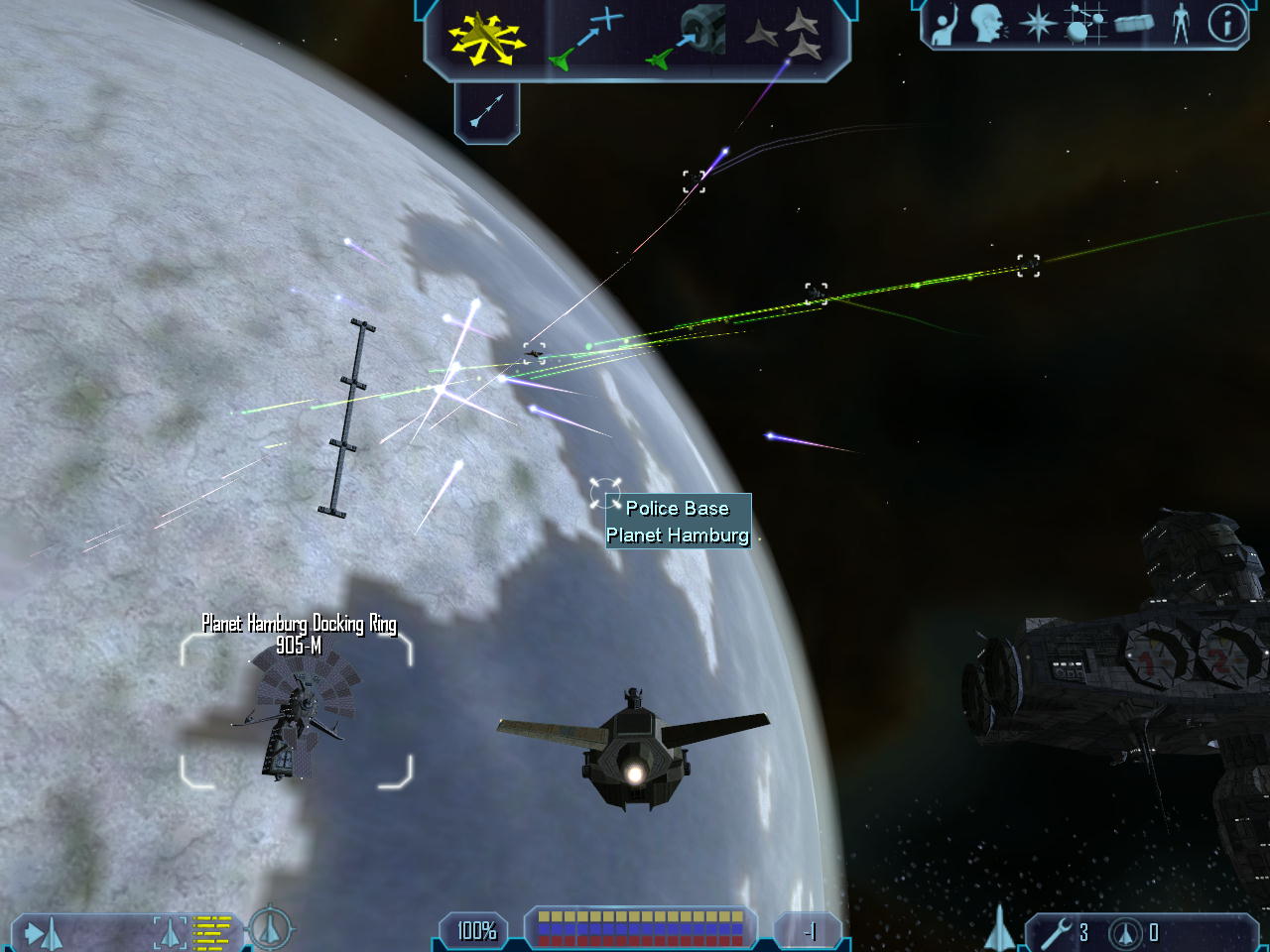This screenshot has width=1270, height=952.
Task: Toggle the cruise arrow icon below maneuvers
Action: [x=486, y=110]
